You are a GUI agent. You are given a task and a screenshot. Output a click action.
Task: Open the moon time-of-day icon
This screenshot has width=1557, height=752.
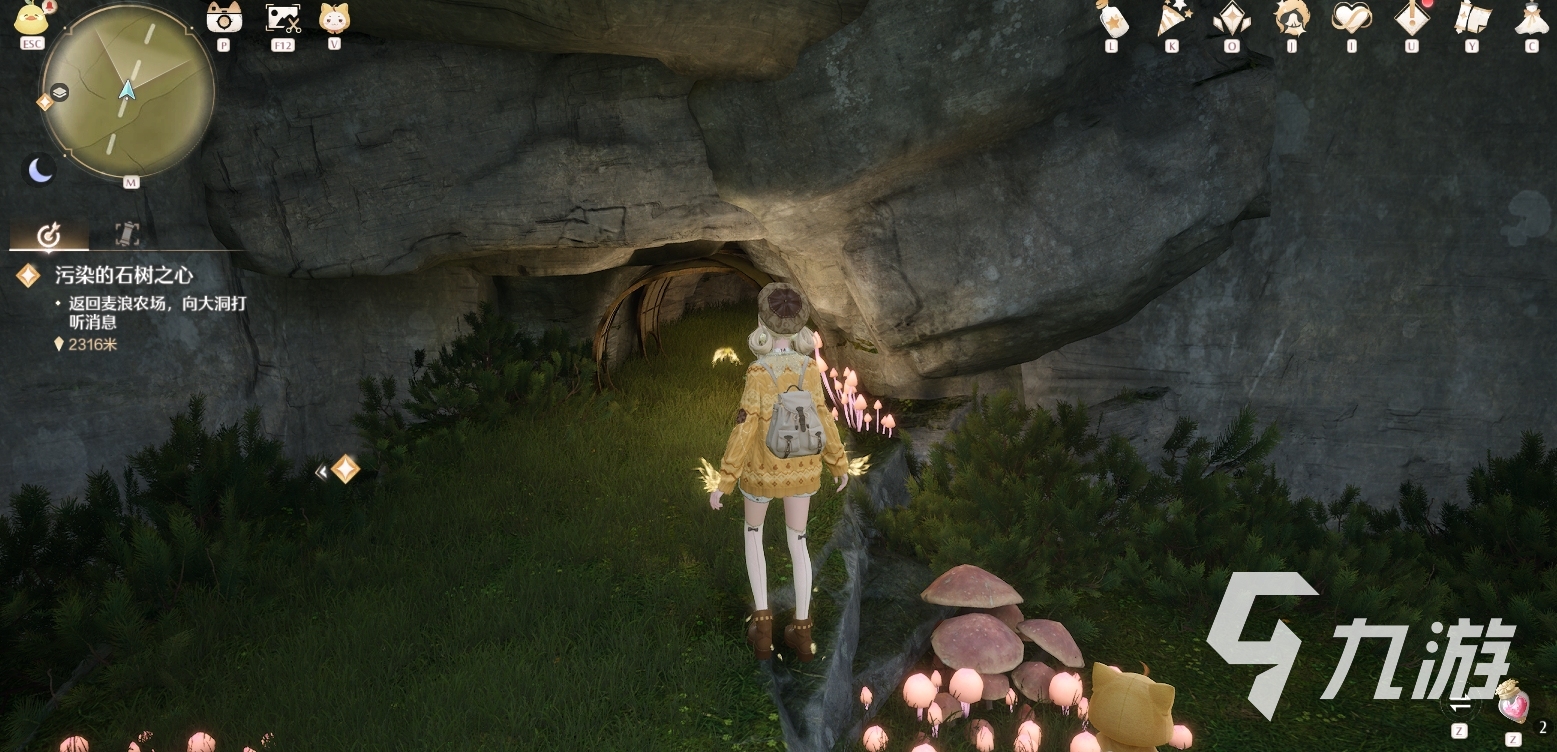coord(40,171)
